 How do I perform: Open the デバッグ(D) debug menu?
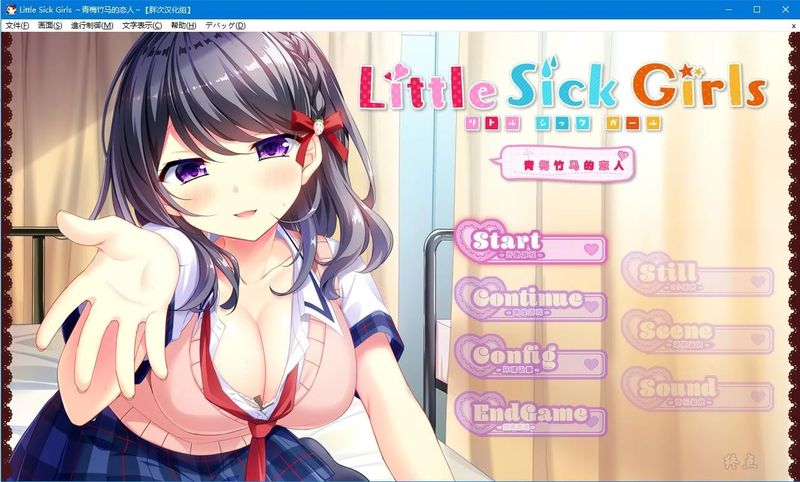(223, 25)
